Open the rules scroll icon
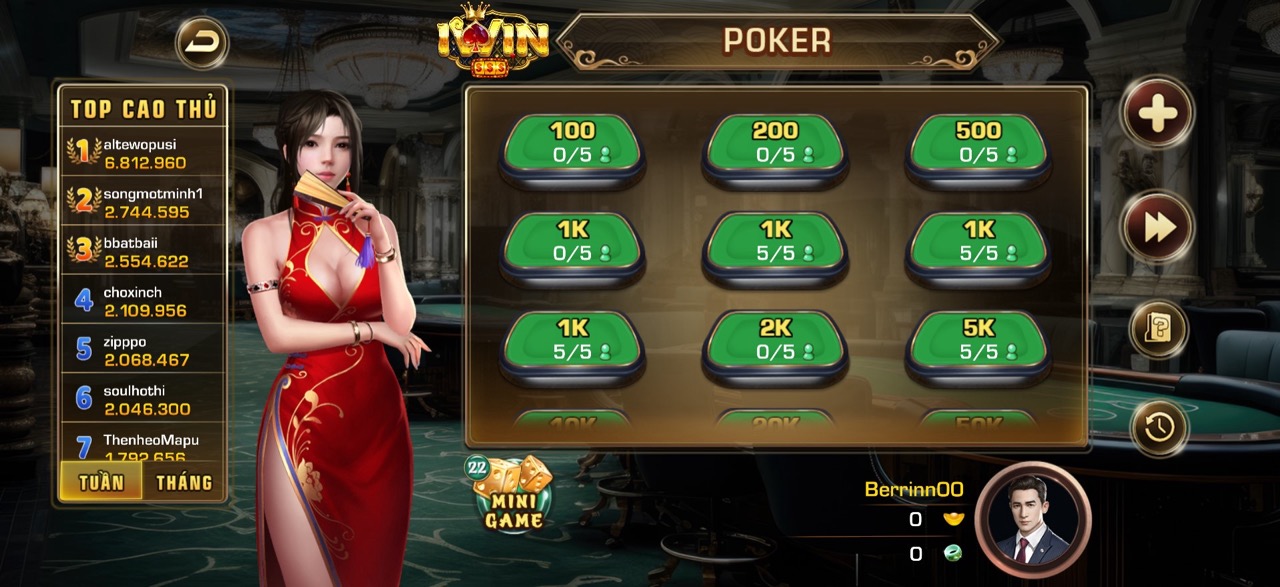1280x587 pixels. 1158,329
